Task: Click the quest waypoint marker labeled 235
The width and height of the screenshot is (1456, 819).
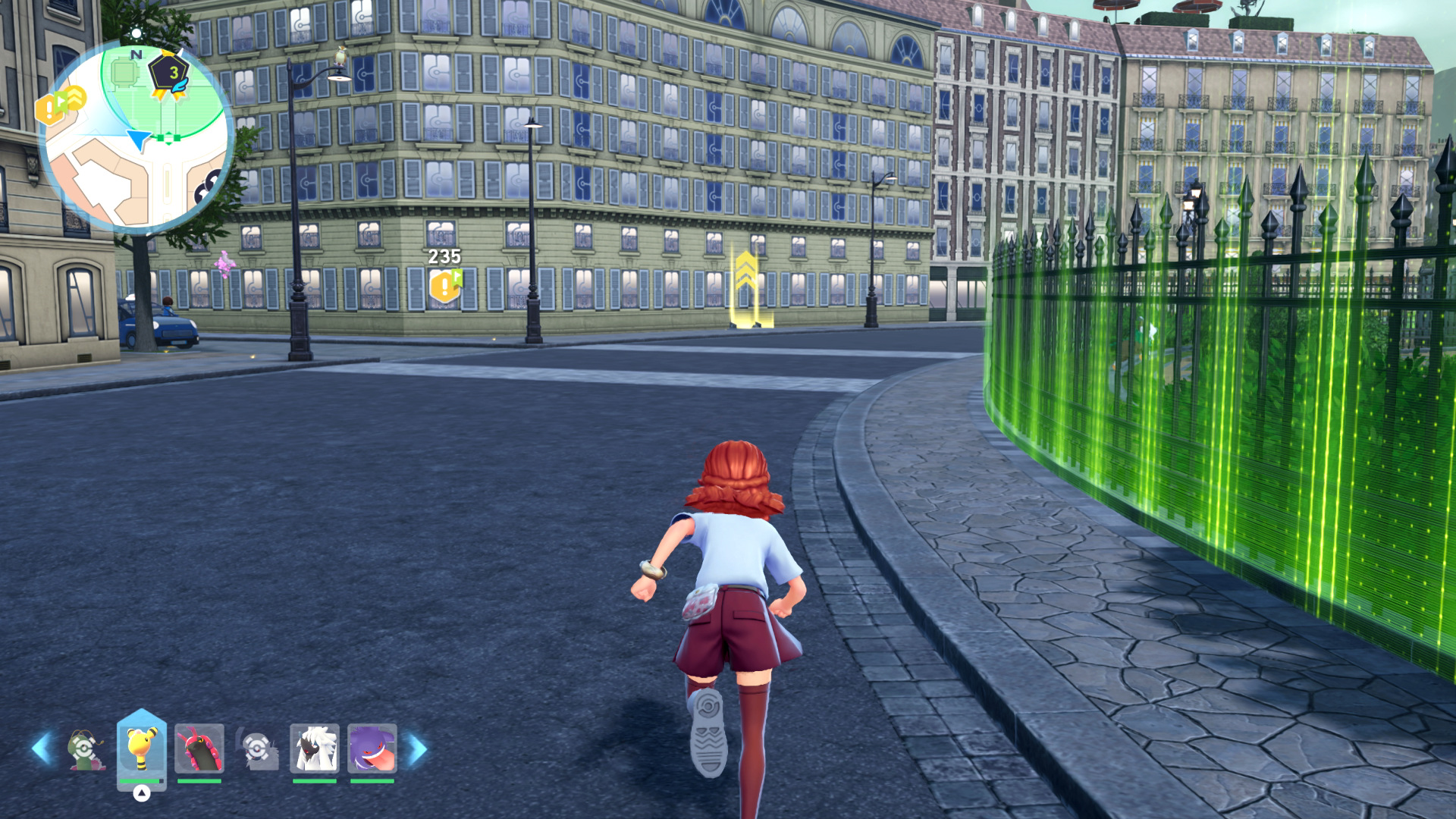Action: click(445, 286)
